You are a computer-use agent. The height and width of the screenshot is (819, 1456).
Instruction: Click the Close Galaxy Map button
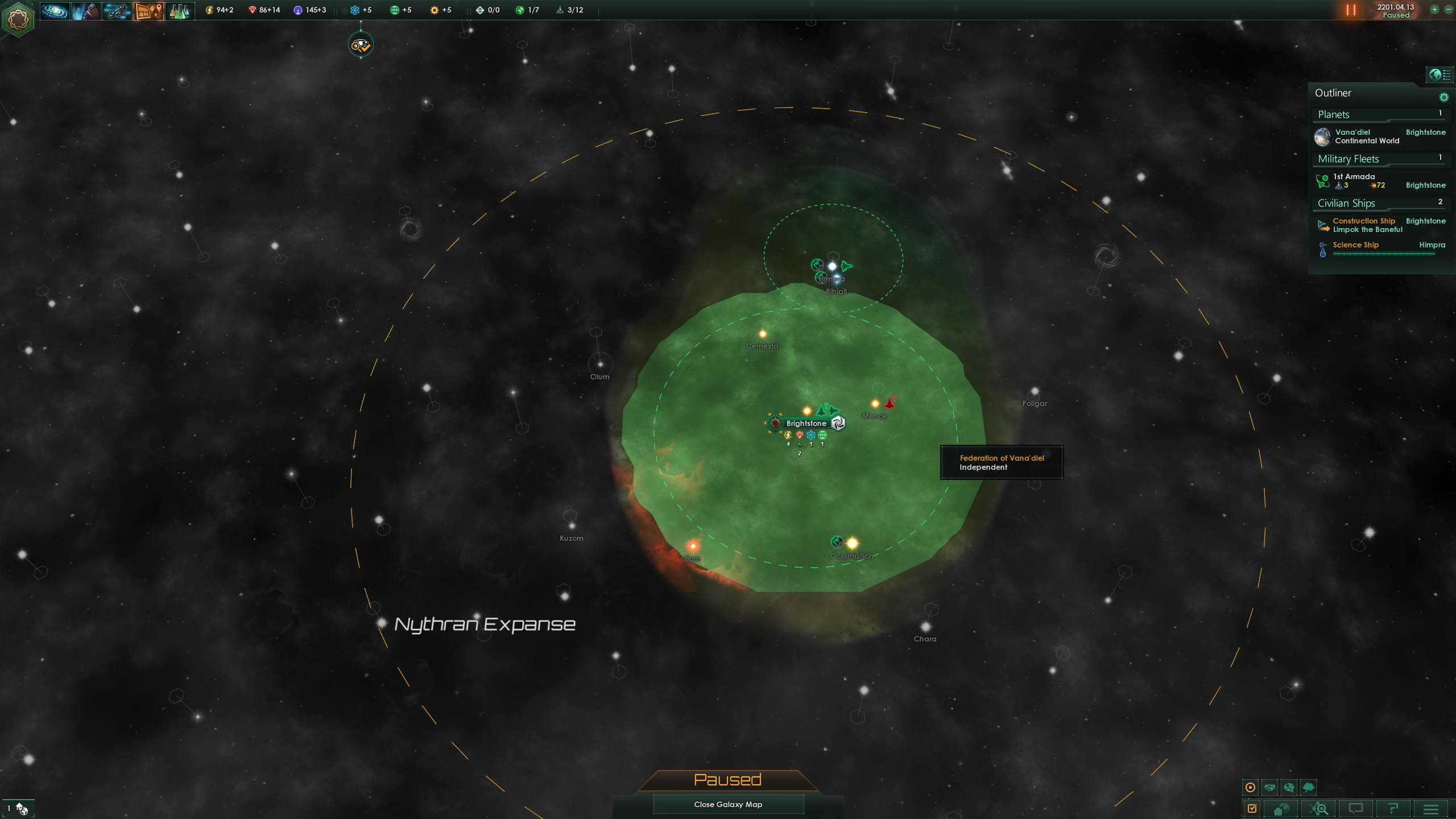[x=728, y=804]
